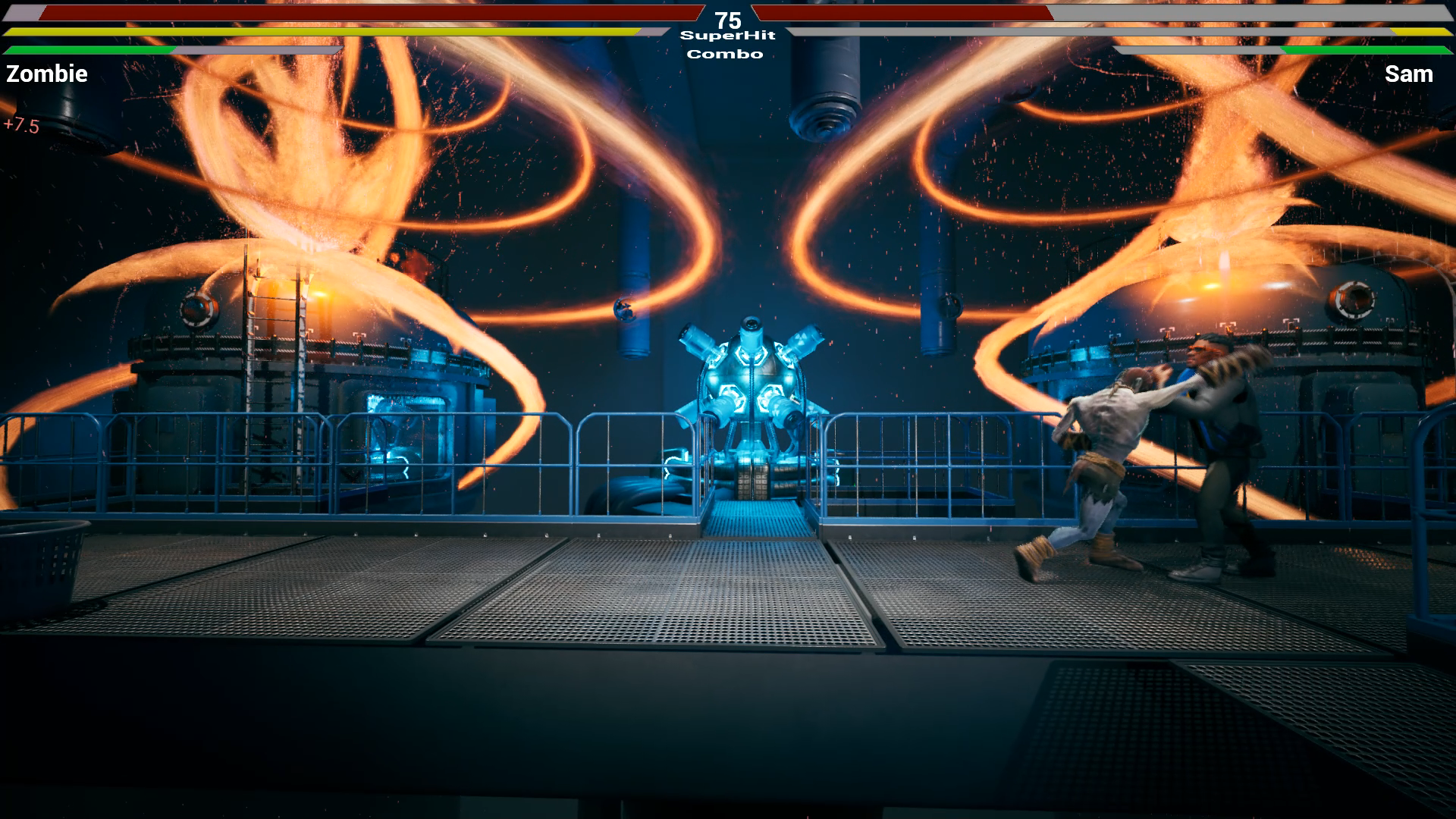The image size is (1456, 819).
Task: Click the Zombie character name label
Action: click(x=45, y=74)
